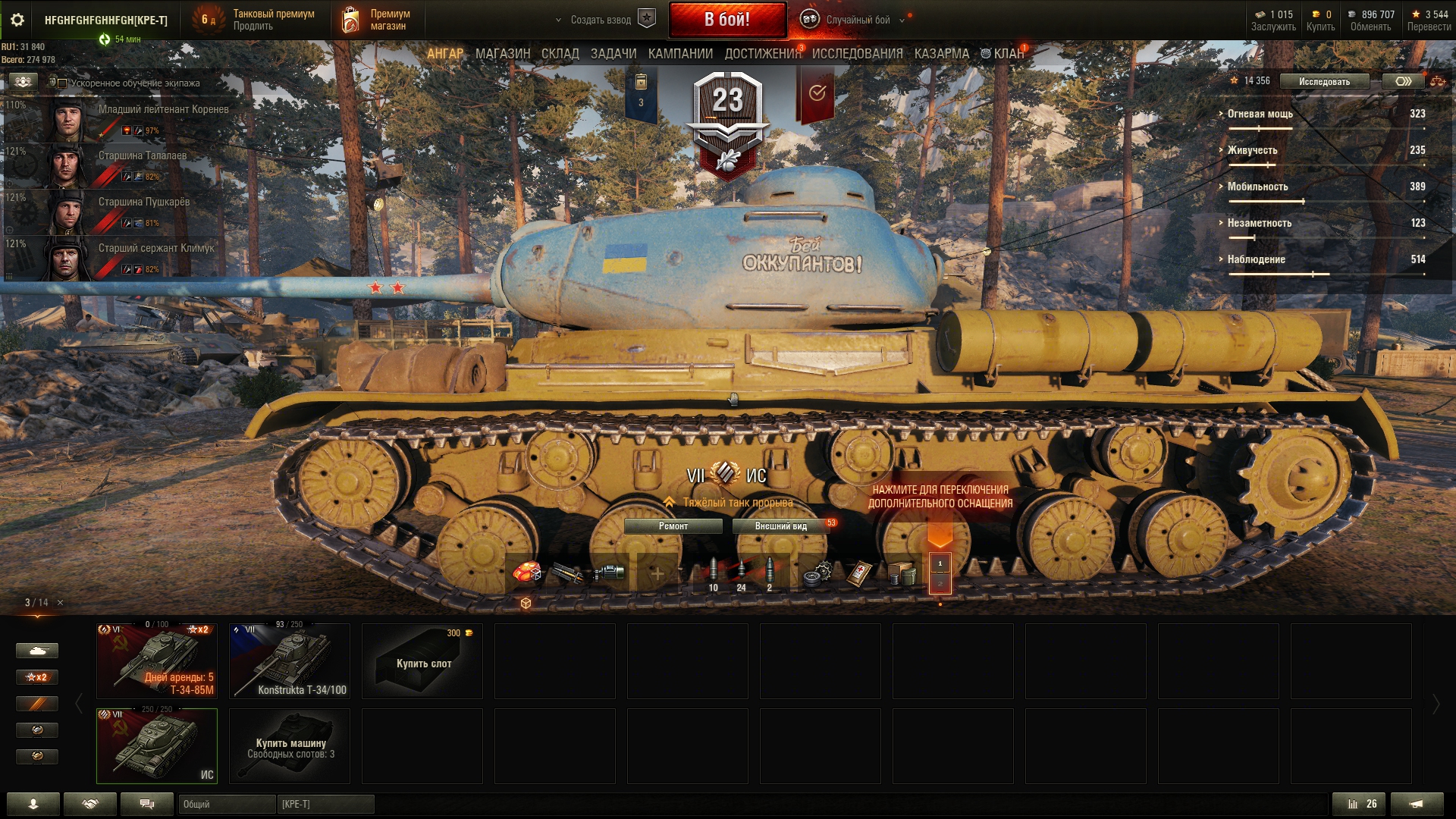Open the Общий chat channel selector
The width and height of the screenshot is (1456, 819).
[x=227, y=804]
